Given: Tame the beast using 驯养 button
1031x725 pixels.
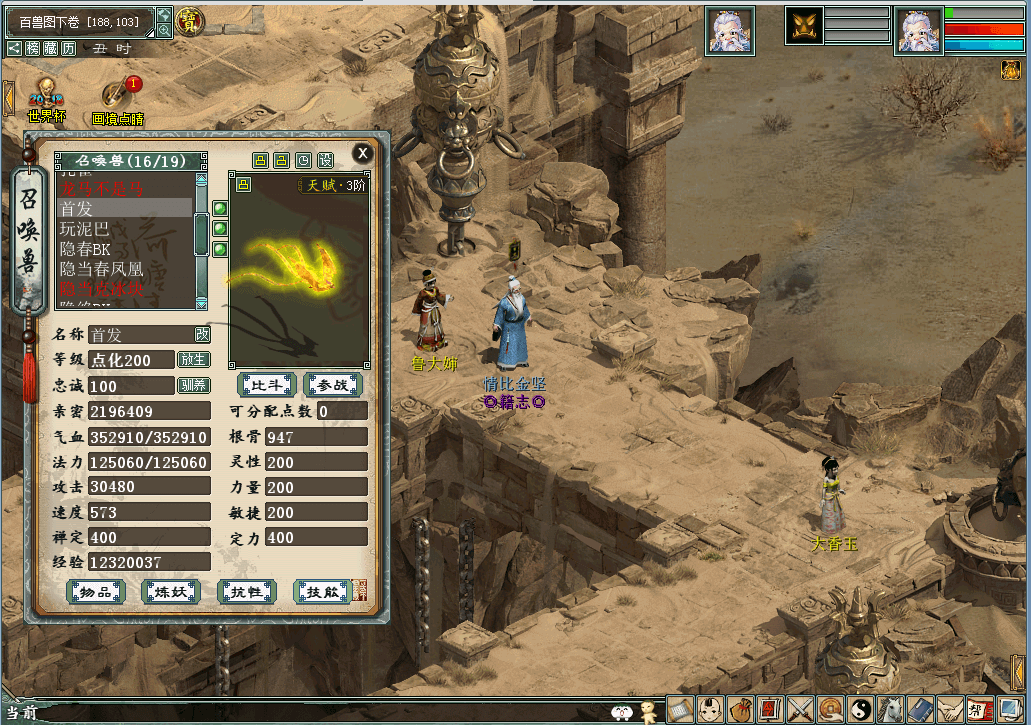Looking at the screenshot, I should point(193,385).
